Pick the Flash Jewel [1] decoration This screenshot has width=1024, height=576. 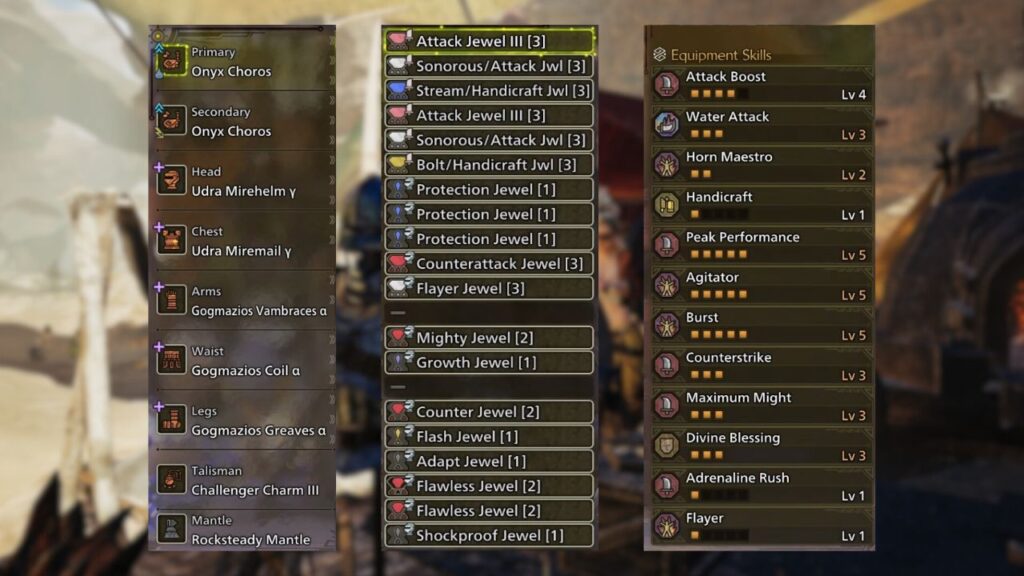489,436
